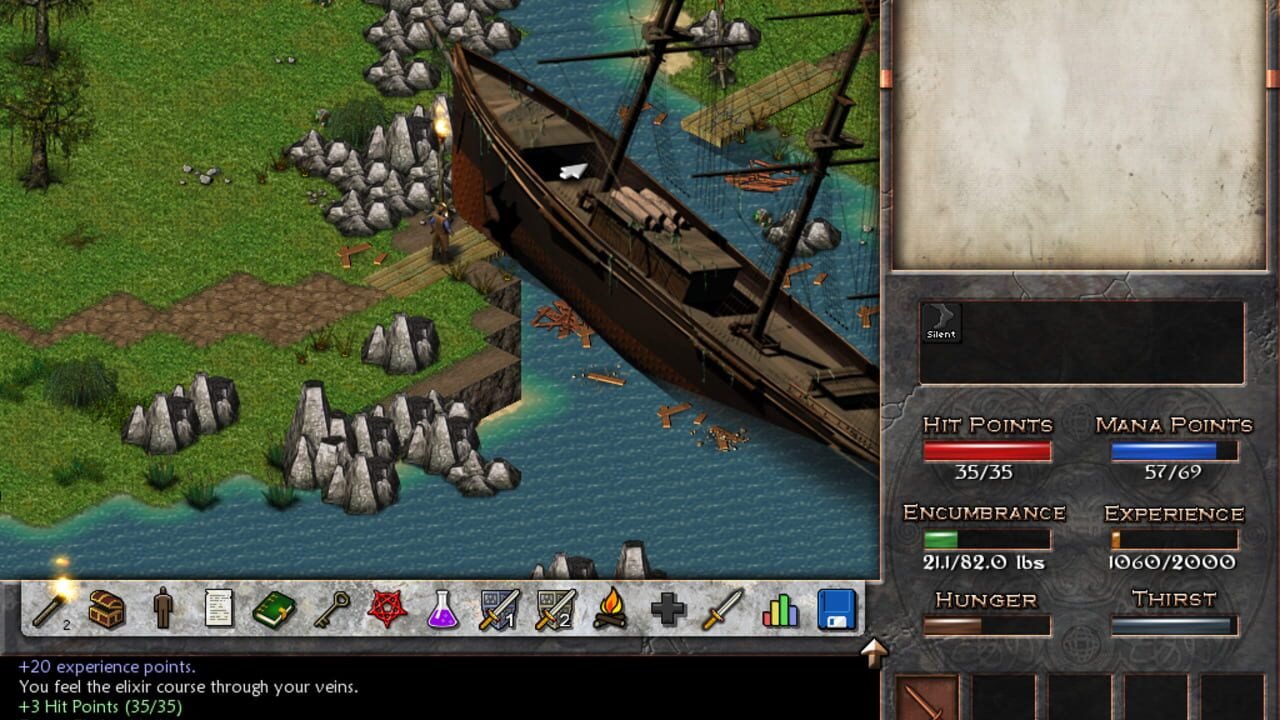Screen dimensions: 1280x720
Task: Open the colored bar chart statistics
Action: click(x=780, y=608)
